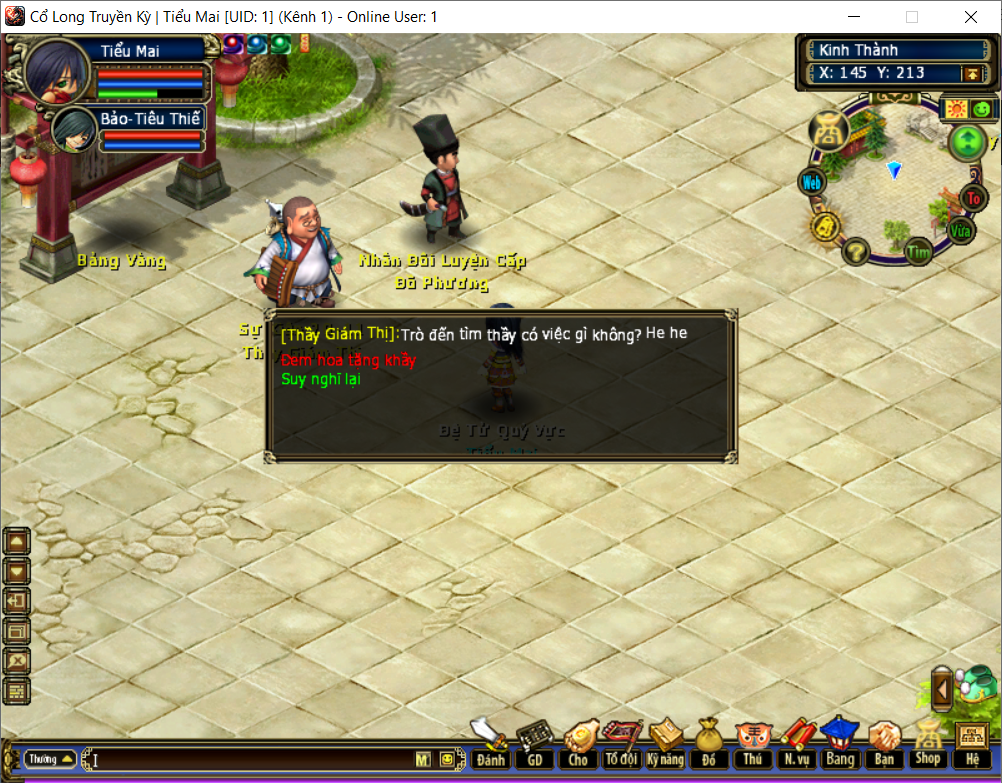The height and width of the screenshot is (783, 1002).
Task: Set minimap size with the To button
Action: [x=973, y=198]
